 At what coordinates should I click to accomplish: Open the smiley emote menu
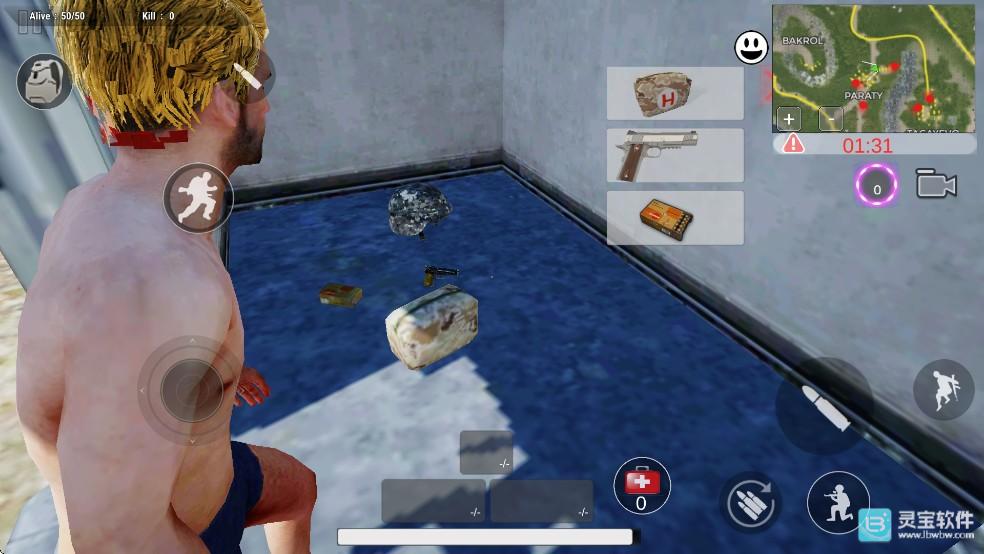pyautogui.click(x=751, y=47)
